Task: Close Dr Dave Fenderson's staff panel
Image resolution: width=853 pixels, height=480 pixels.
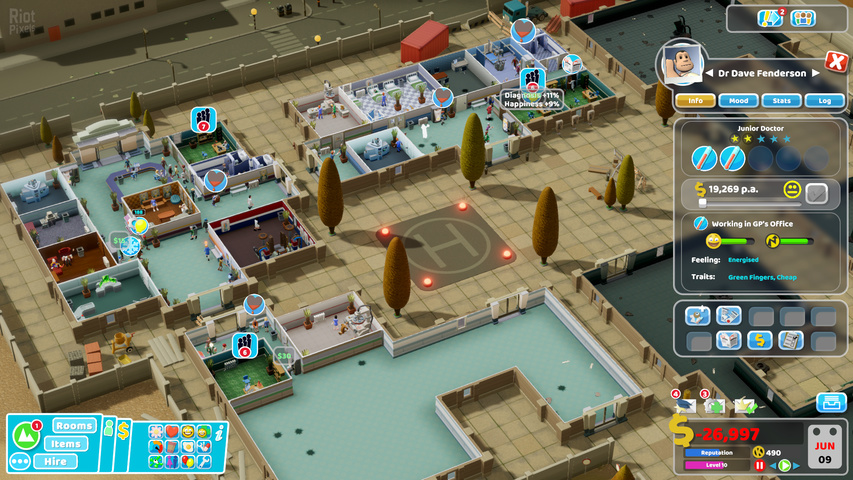Action: coord(836,62)
